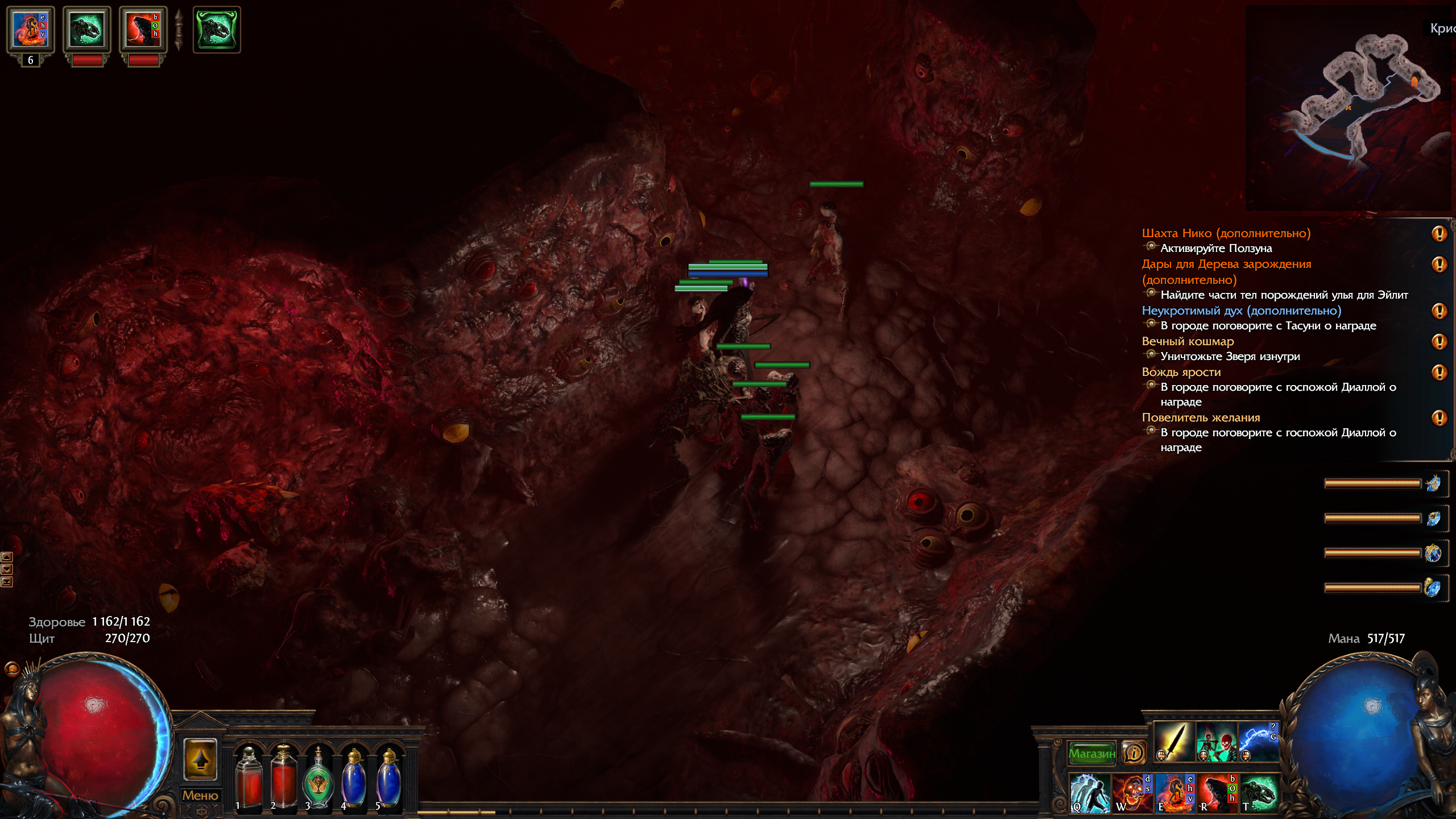Activate the red beast skill on R

click(x=1217, y=792)
